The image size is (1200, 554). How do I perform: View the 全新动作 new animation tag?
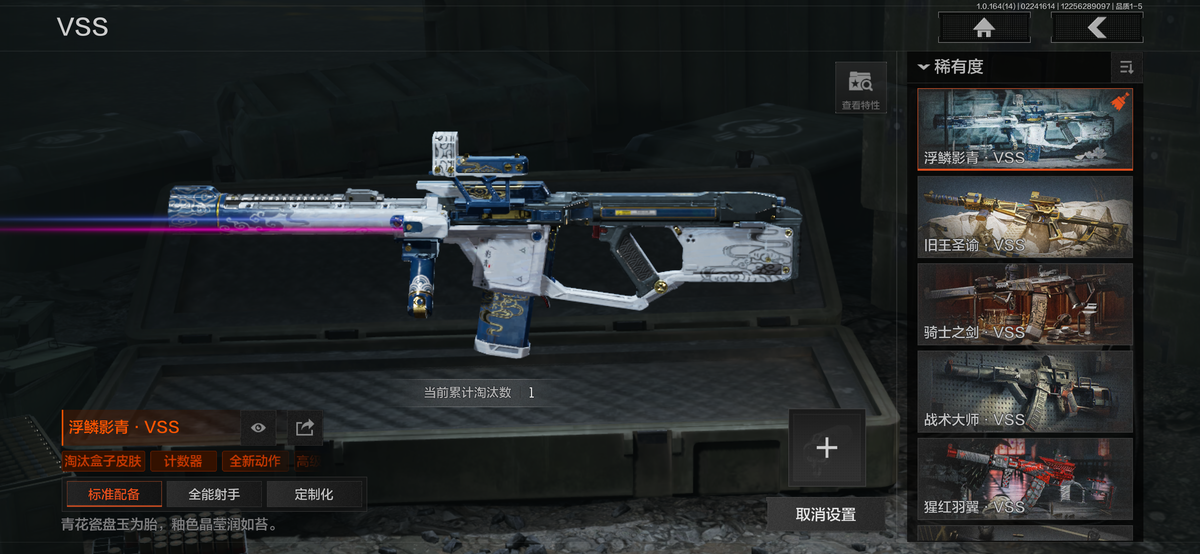(x=255, y=461)
